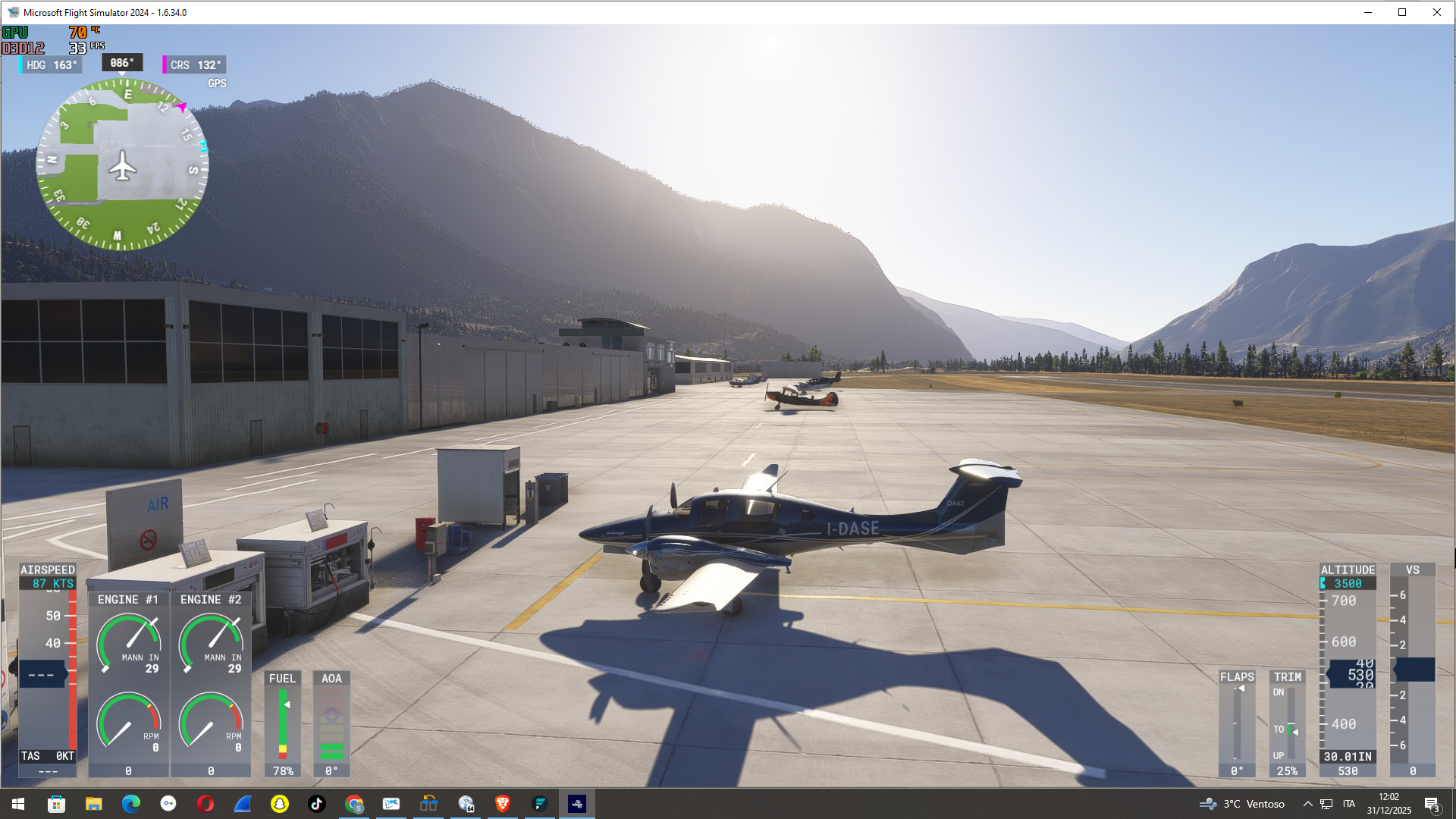Select the CRS 132° course box

195,65
